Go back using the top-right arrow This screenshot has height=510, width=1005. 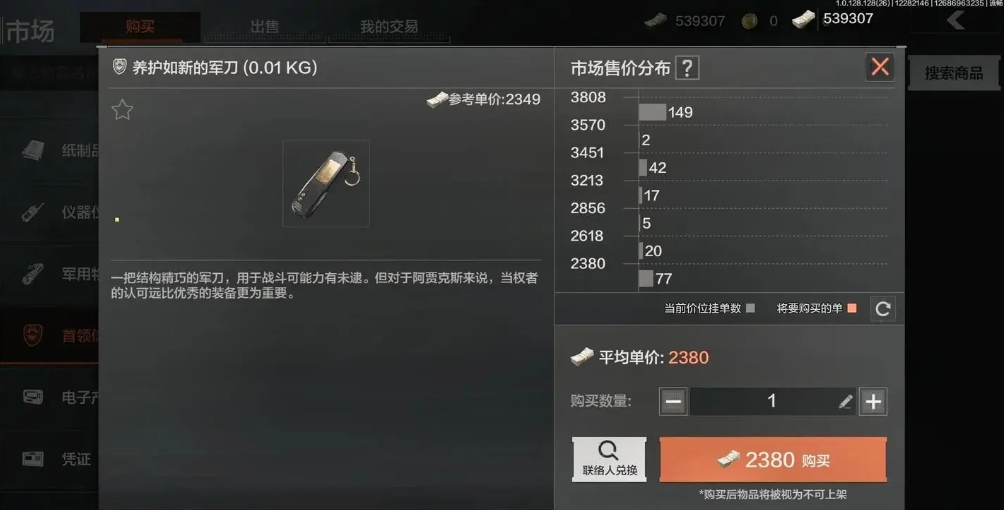click(956, 20)
